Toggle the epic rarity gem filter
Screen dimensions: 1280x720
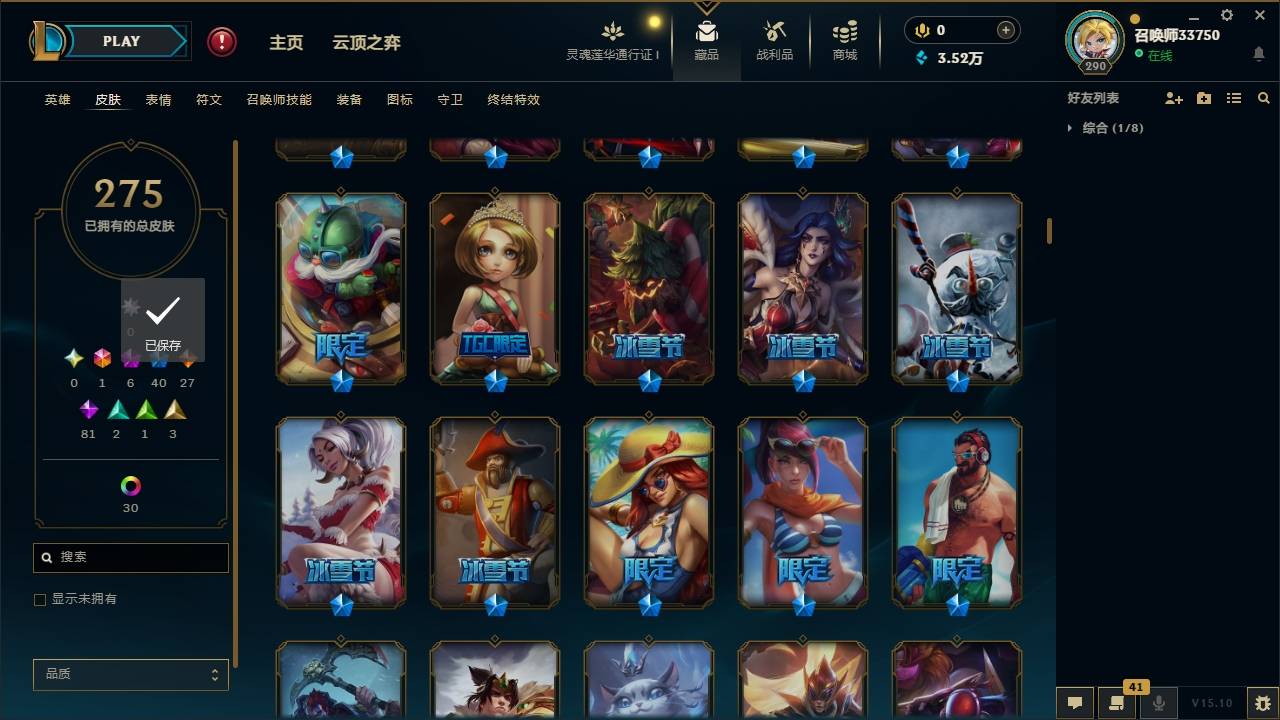[88, 410]
